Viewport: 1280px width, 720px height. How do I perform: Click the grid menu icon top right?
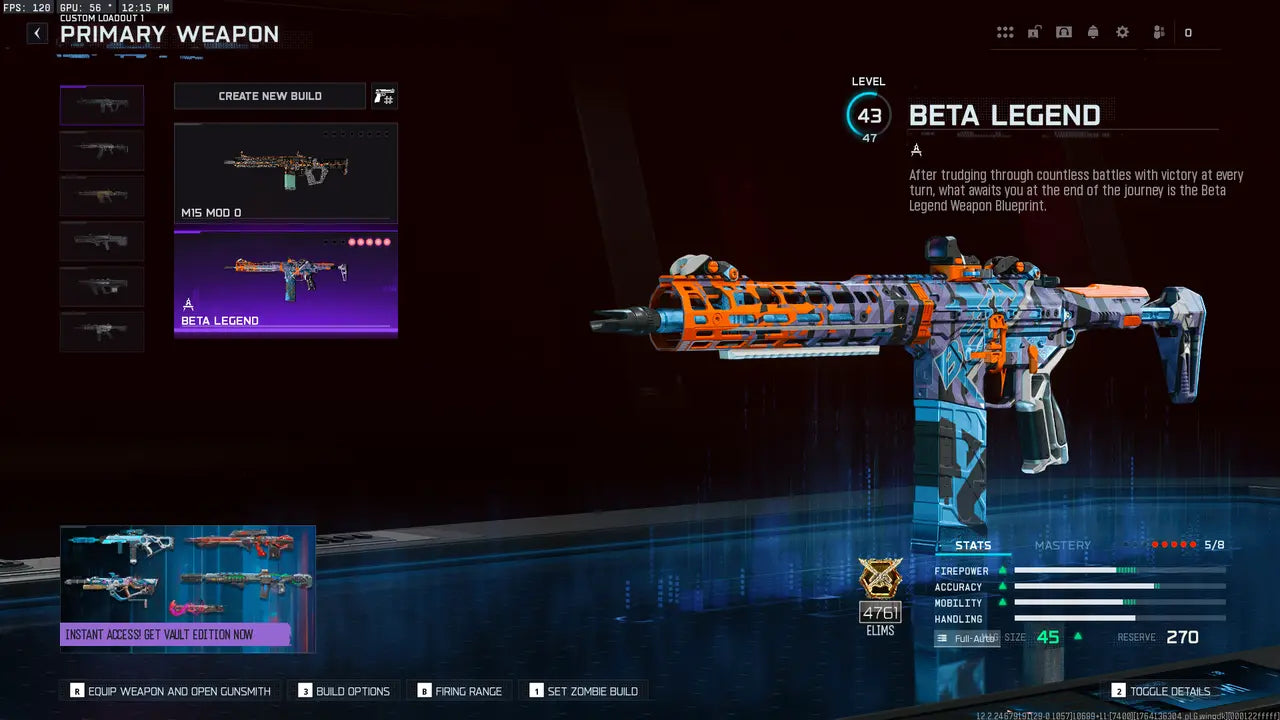tap(1005, 31)
